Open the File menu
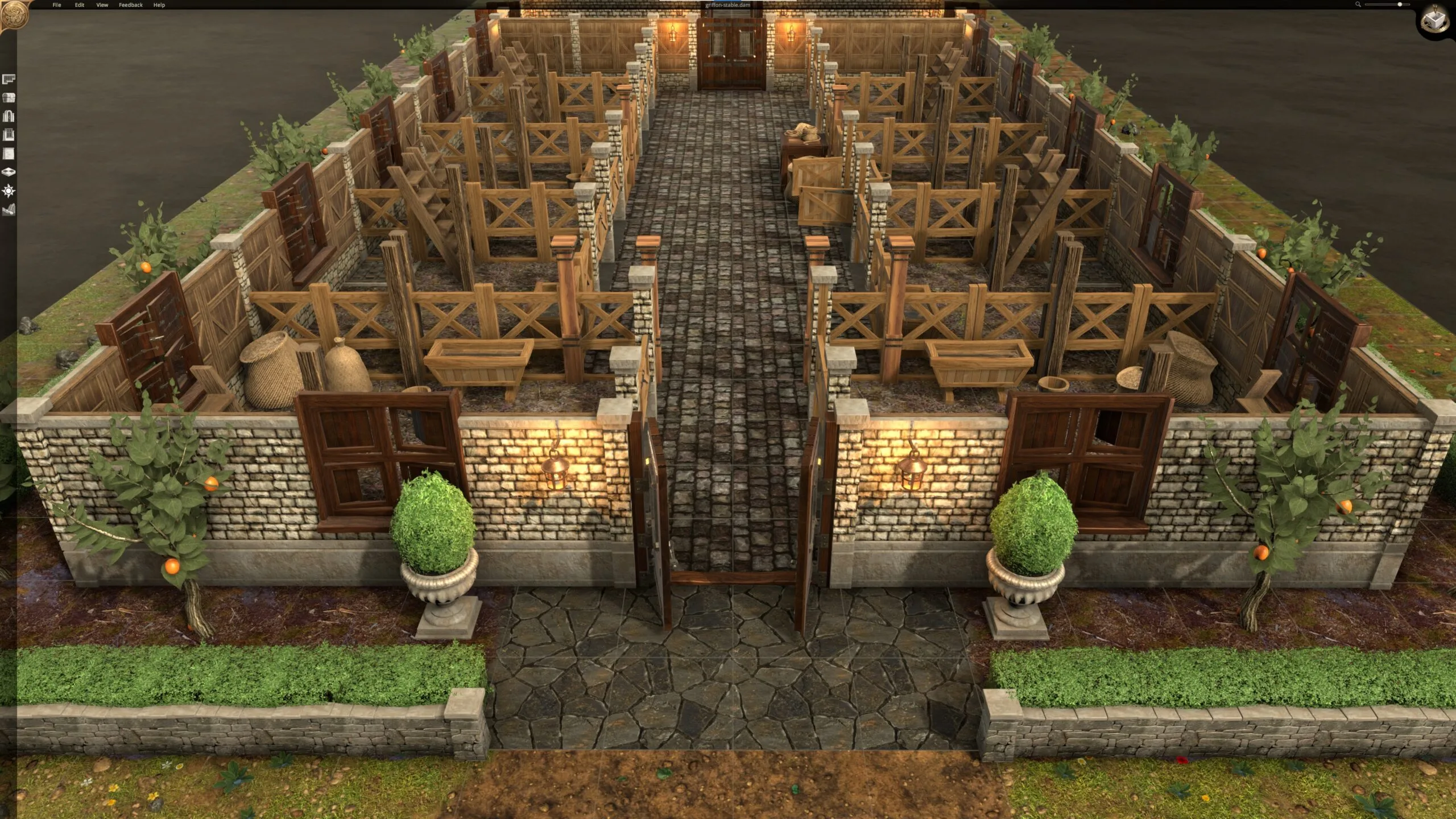 (57, 5)
